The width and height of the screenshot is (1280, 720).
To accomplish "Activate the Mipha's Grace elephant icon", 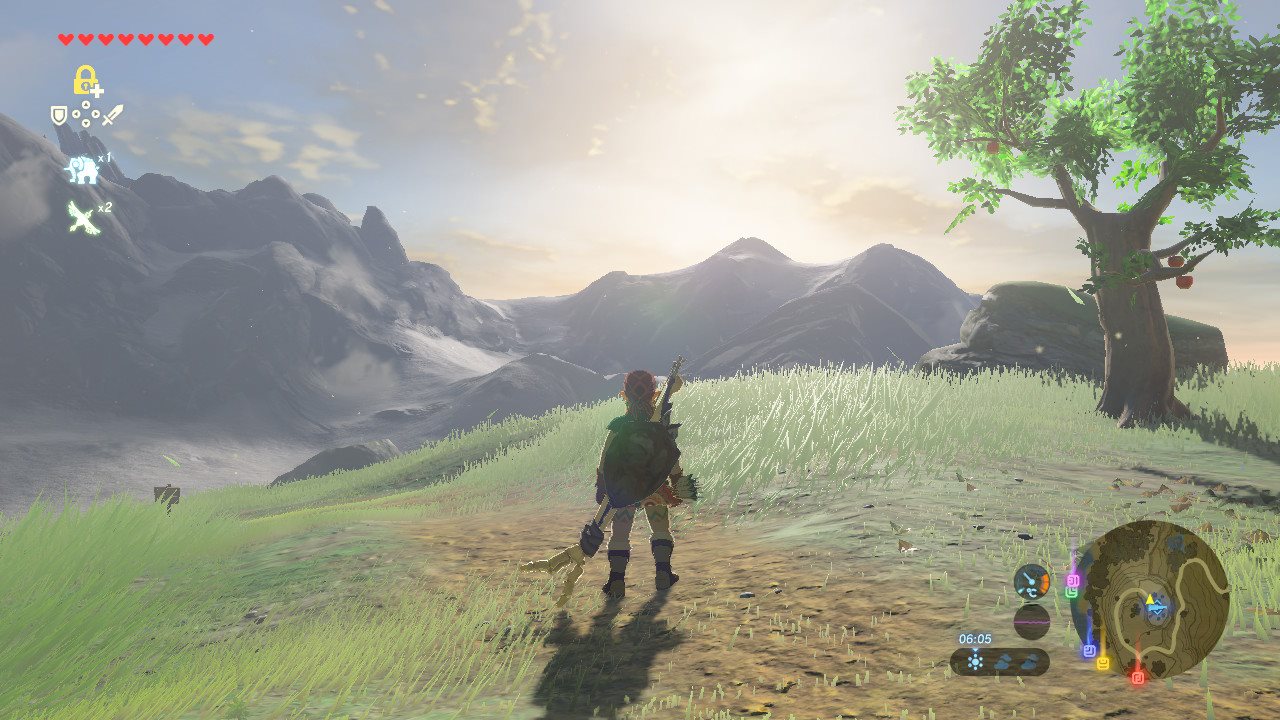I will (x=83, y=170).
